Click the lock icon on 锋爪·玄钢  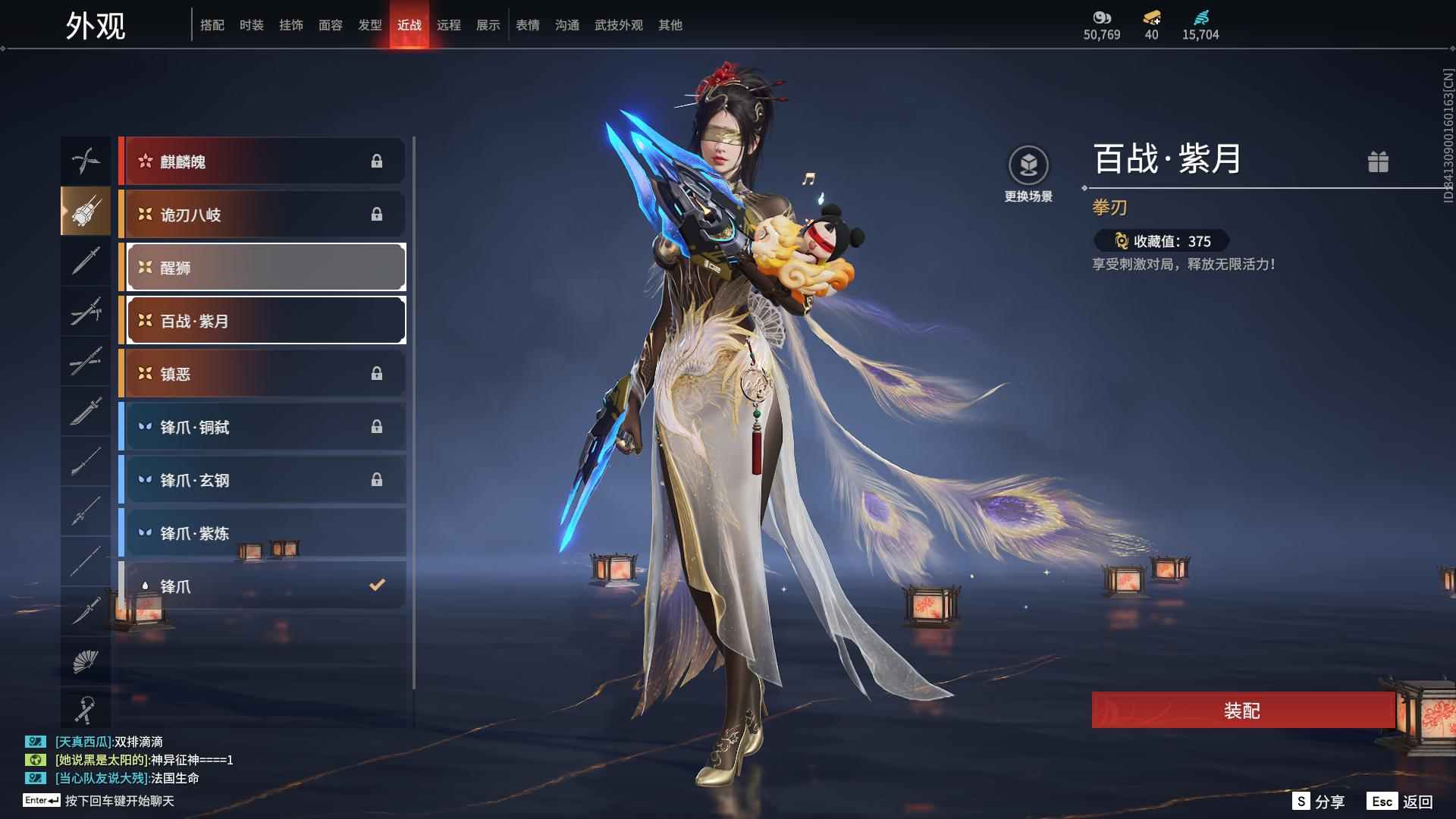pyautogui.click(x=378, y=479)
